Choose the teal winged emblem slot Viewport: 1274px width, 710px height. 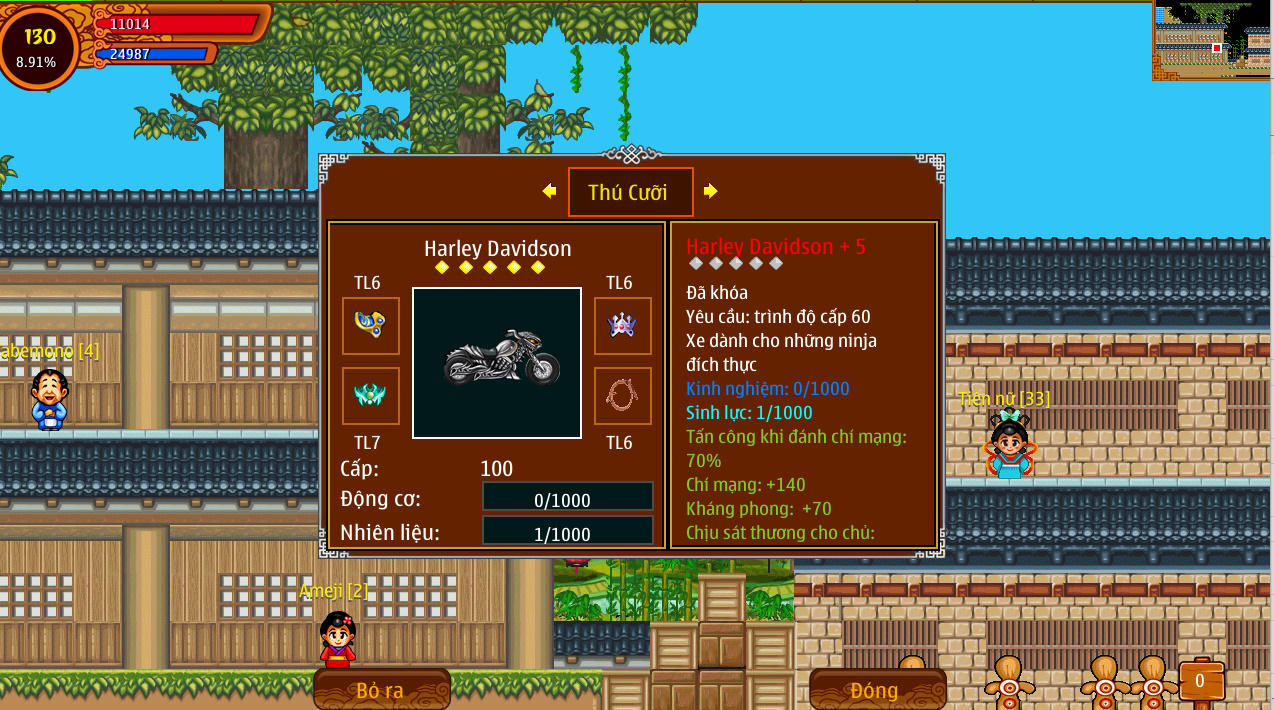click(371, 396)
